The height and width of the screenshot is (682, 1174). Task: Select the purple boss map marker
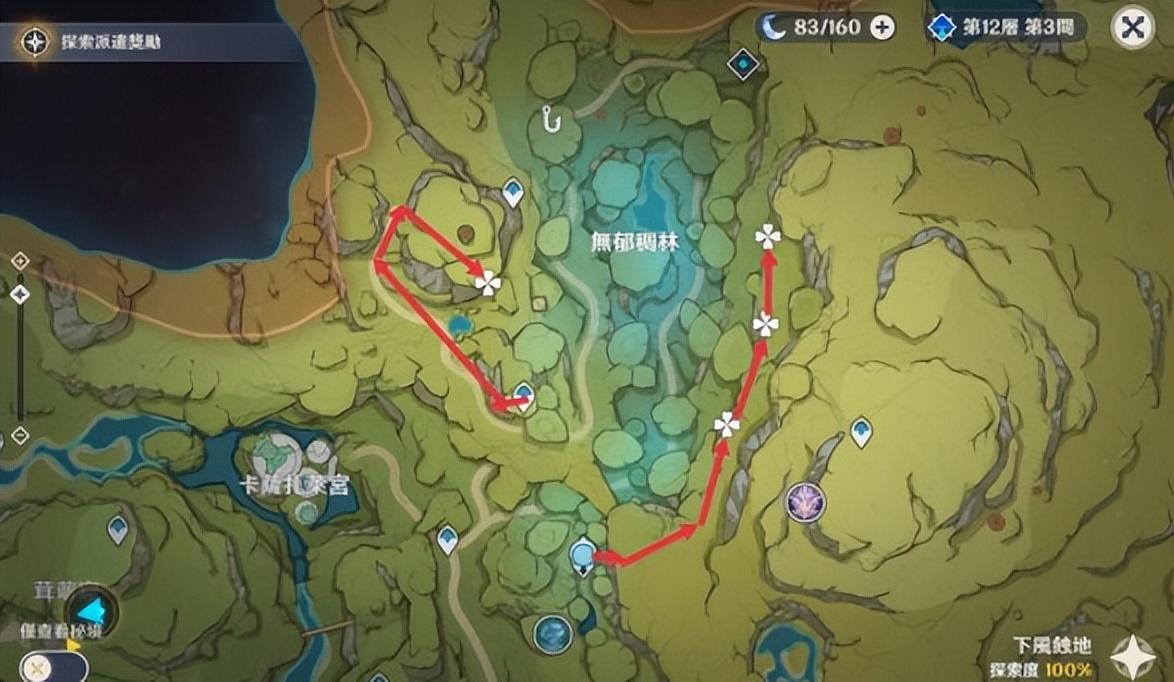804,500
